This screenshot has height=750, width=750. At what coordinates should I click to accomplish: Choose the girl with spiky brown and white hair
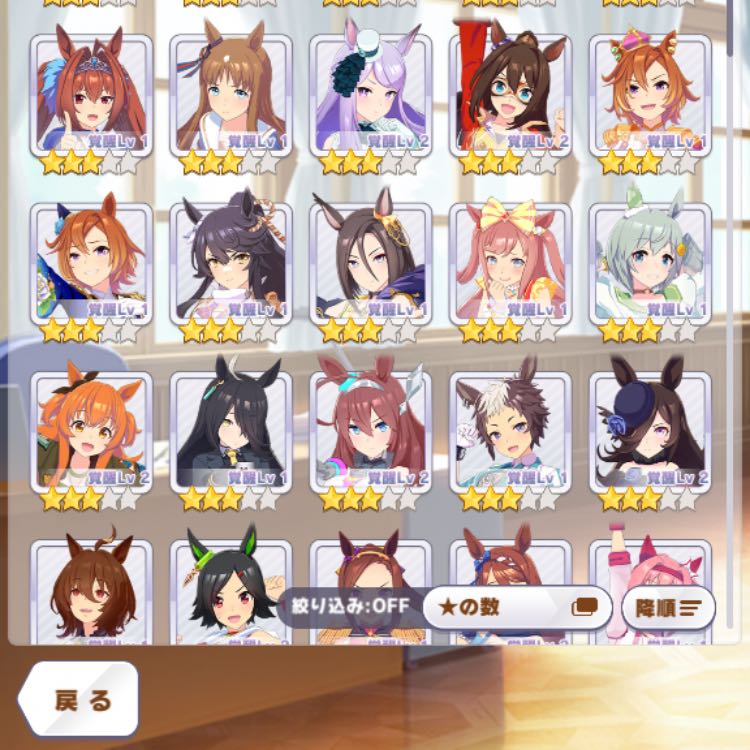(511, 431)
